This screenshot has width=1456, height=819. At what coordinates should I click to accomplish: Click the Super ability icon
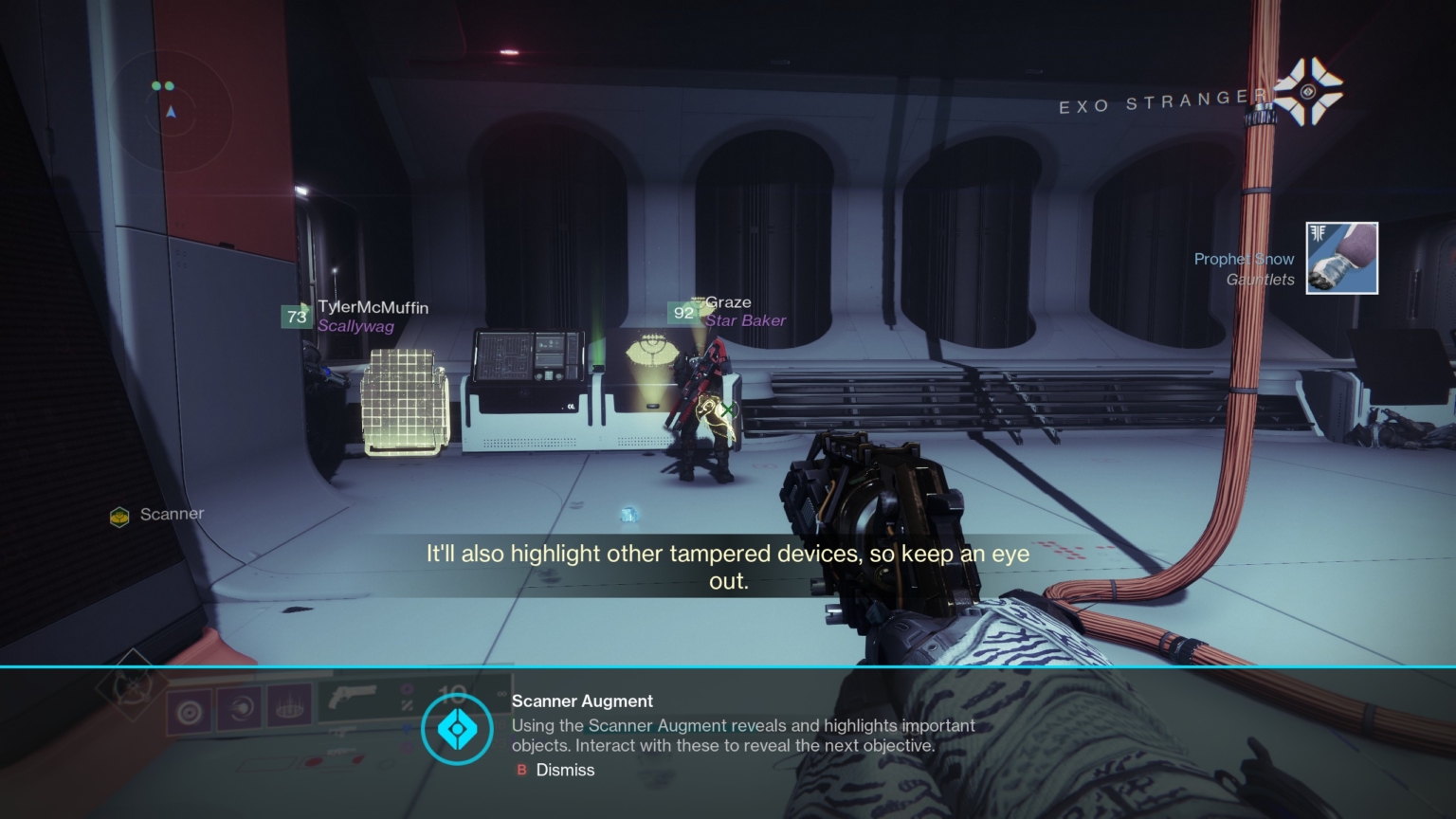coord(289,710)
